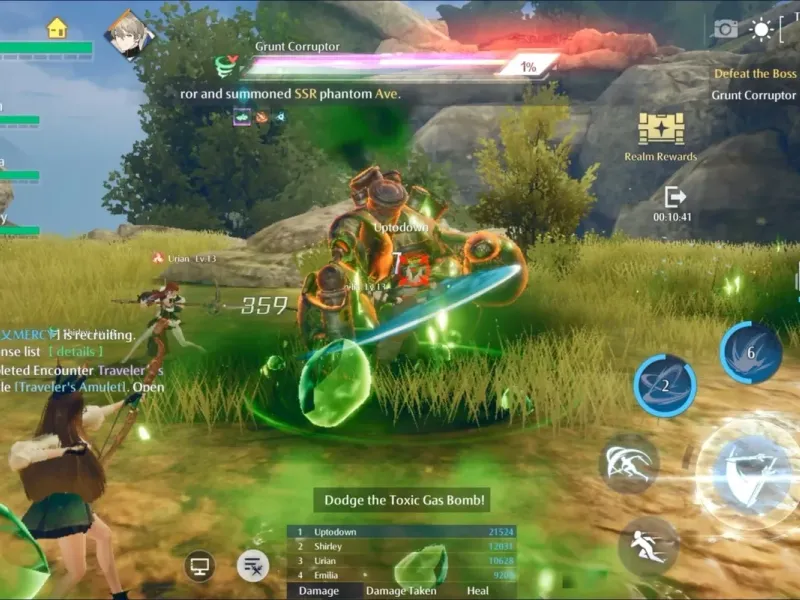
Task: Toggle the damage list hide button
Action: (252, 567)
